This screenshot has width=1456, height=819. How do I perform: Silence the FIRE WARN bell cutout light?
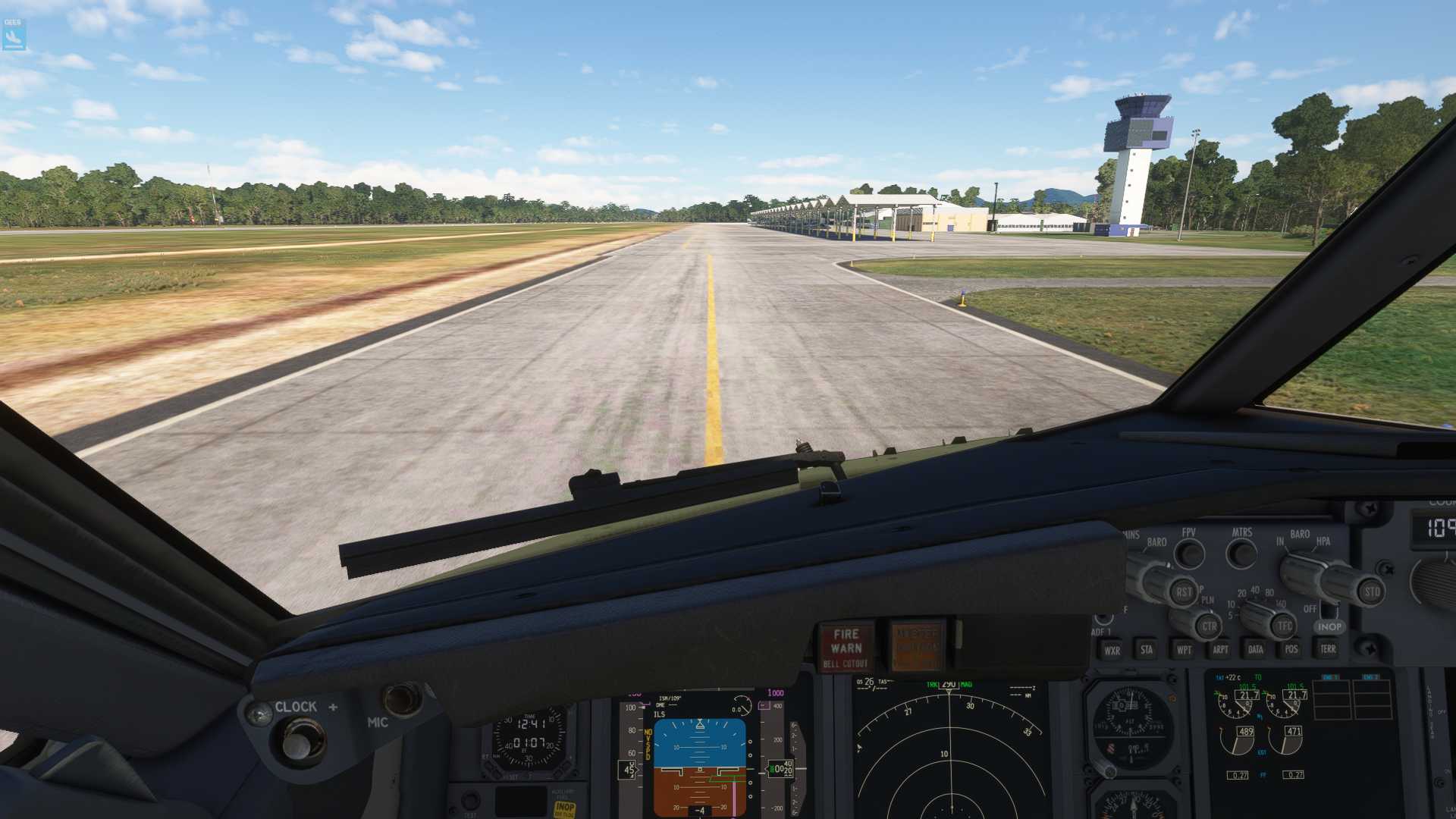coord(846,648)
